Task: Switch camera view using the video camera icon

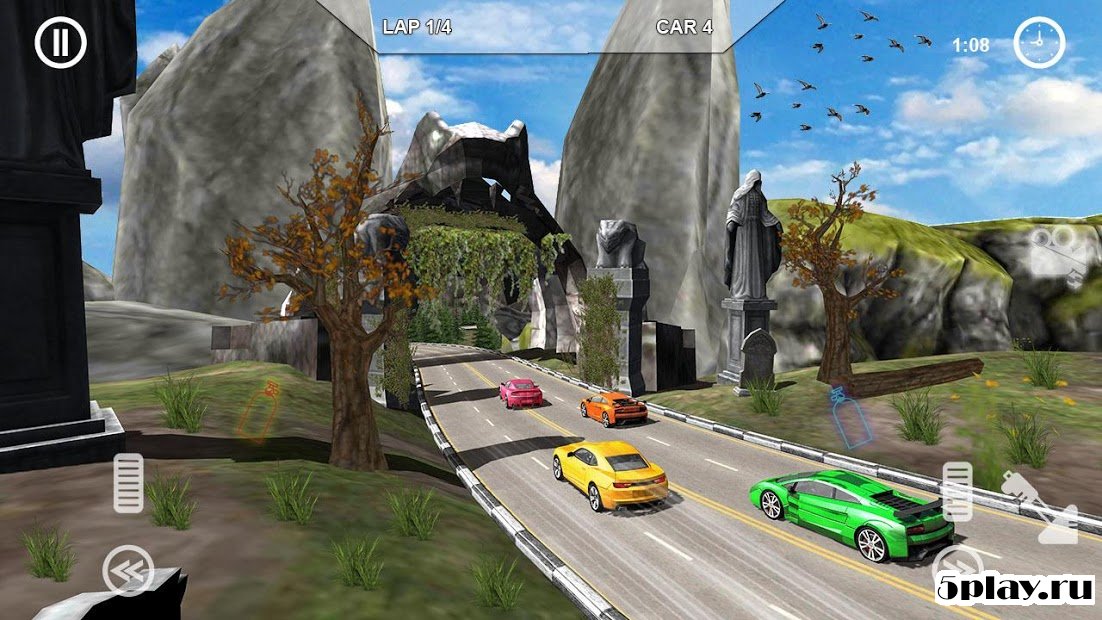Action: [x=1059, y=254]
